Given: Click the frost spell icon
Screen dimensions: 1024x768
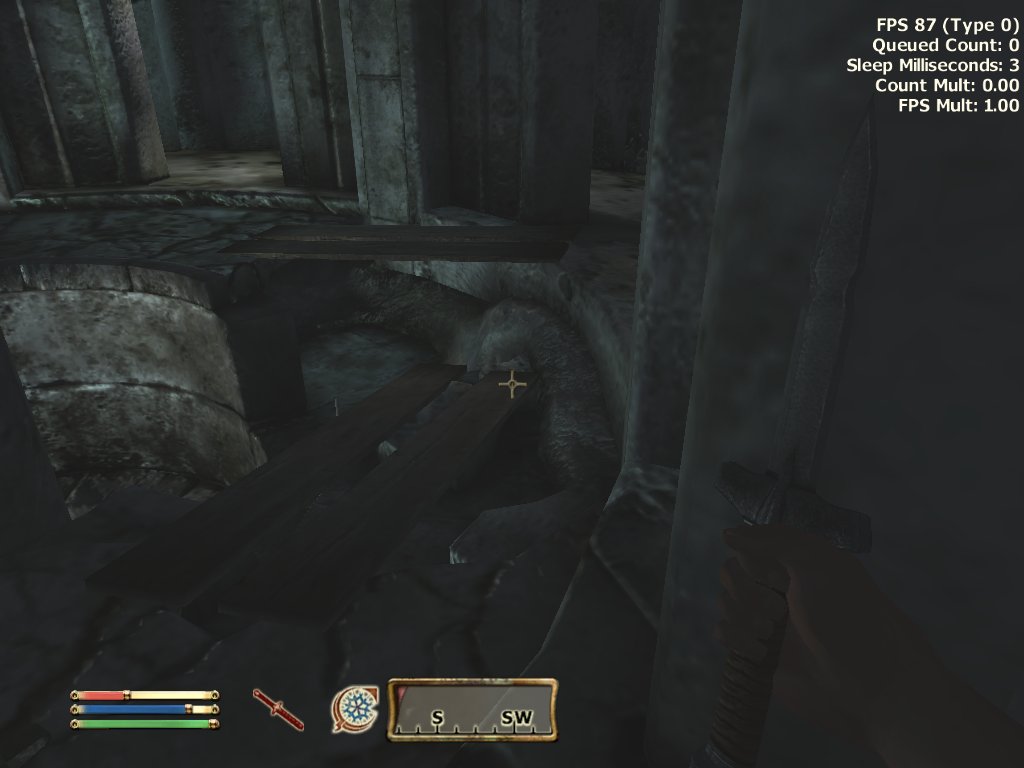Looking at the screenshot, I should click(355, 708).
